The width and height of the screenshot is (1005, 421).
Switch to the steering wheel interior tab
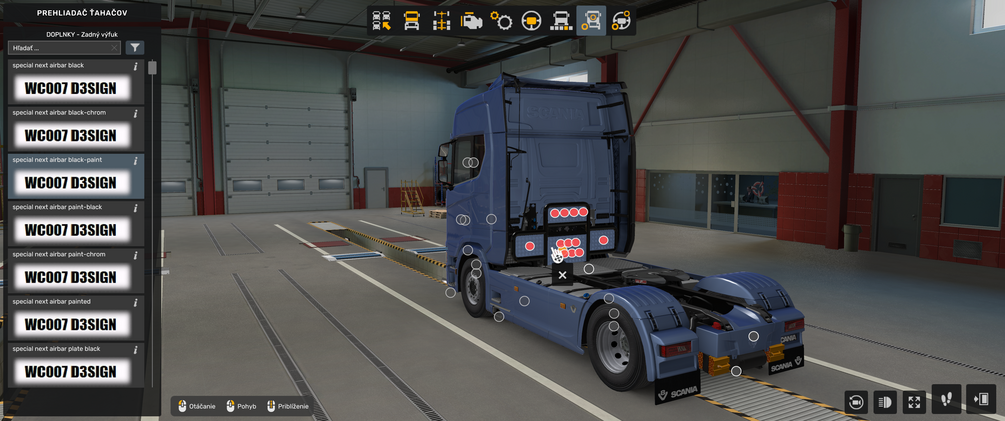tap(531, 21)
